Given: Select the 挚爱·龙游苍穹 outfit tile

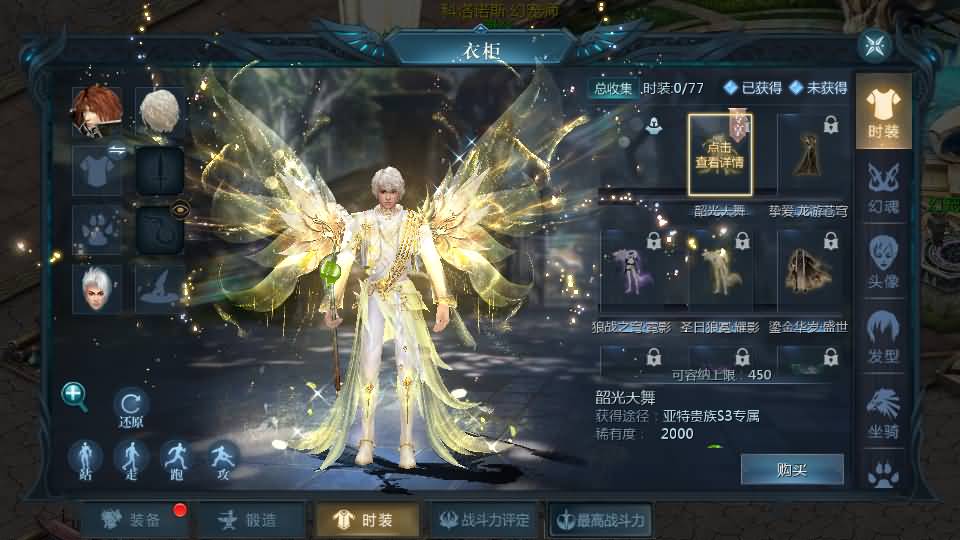Looking at the screenshot, I should click(x=807, y=154).
